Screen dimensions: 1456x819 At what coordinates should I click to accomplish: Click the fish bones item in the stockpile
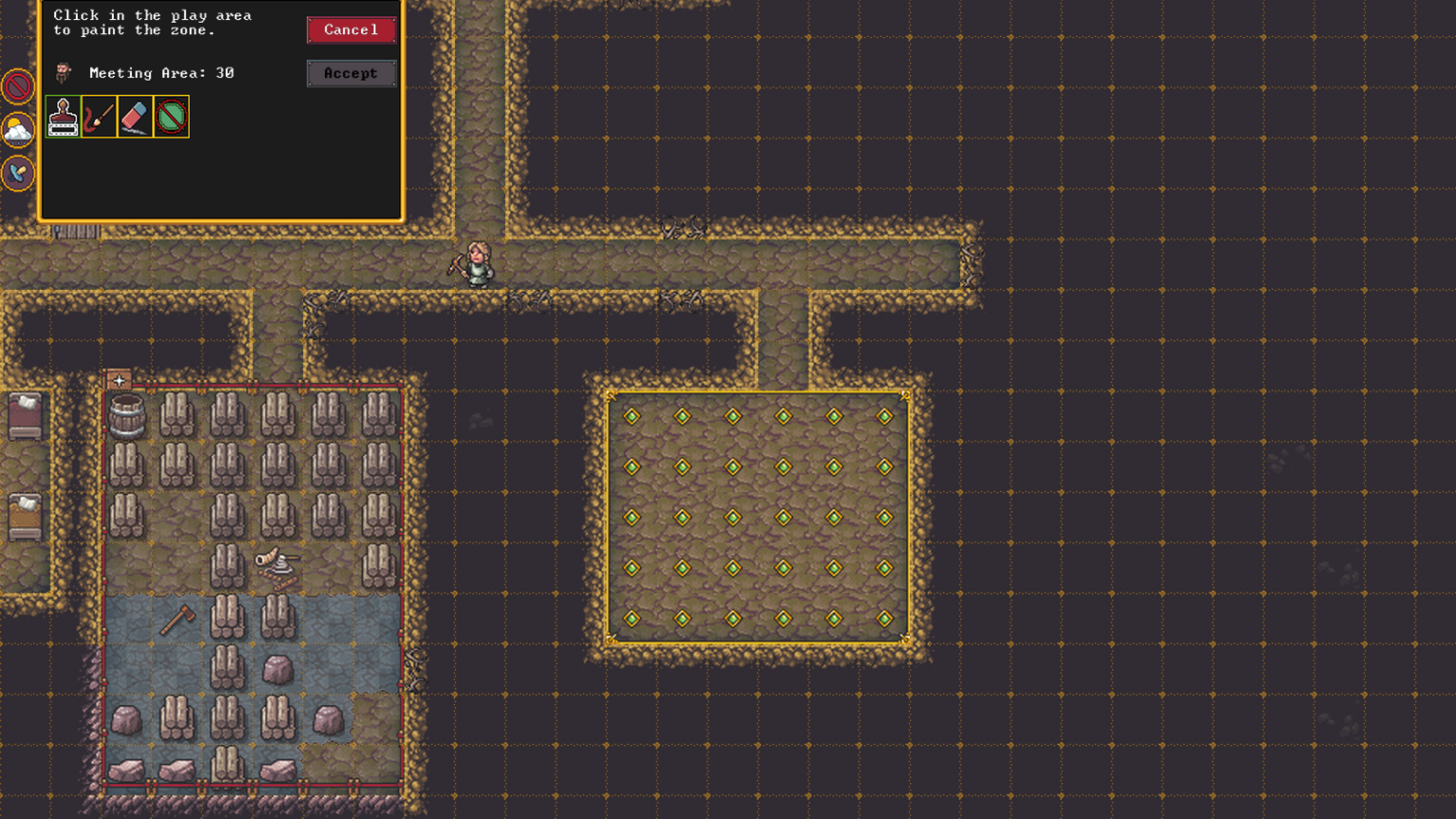point(275,563)
